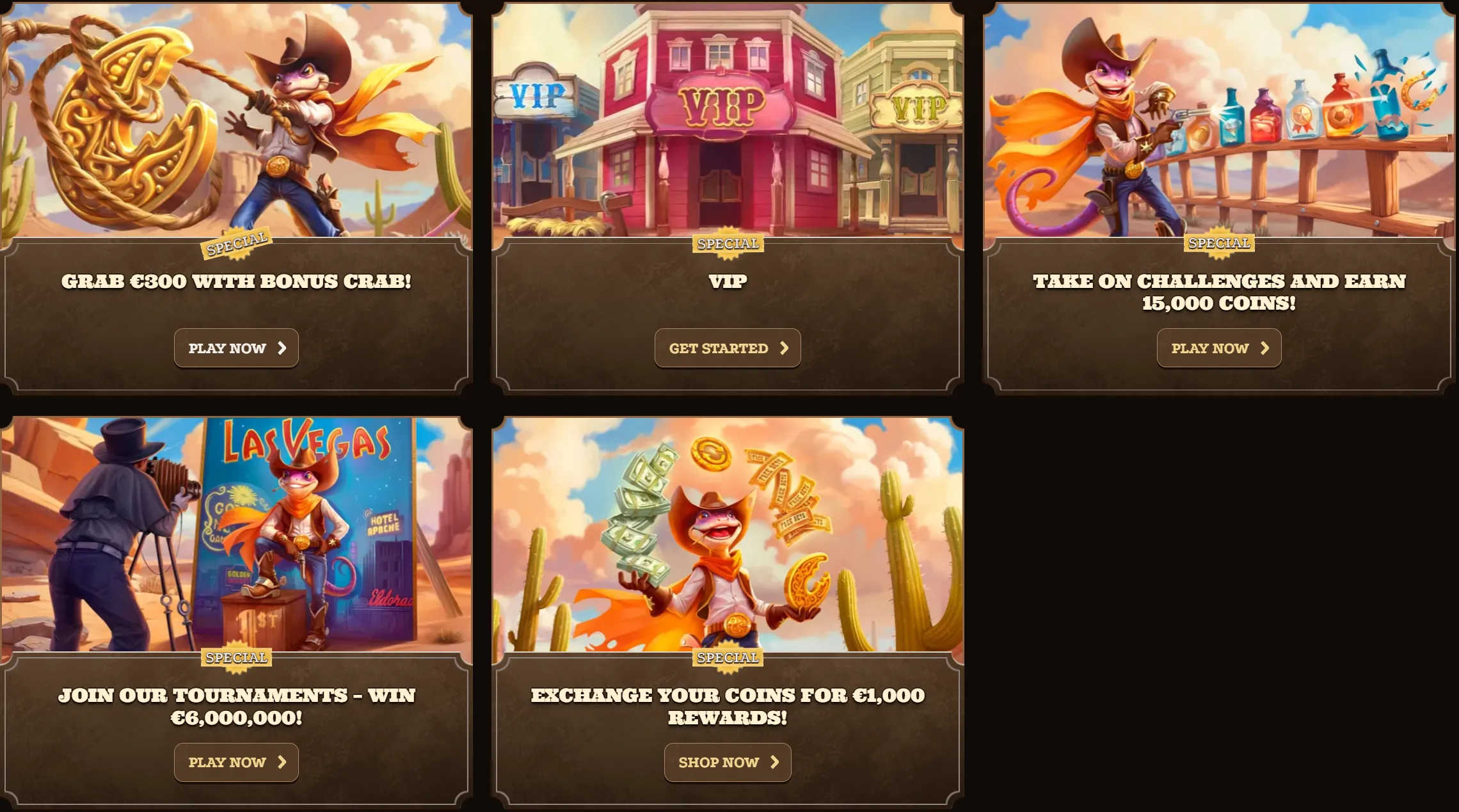Click the SPECIAL stamp on the VIP card
Screen dimensions: 1459x812
pos(728,243)
